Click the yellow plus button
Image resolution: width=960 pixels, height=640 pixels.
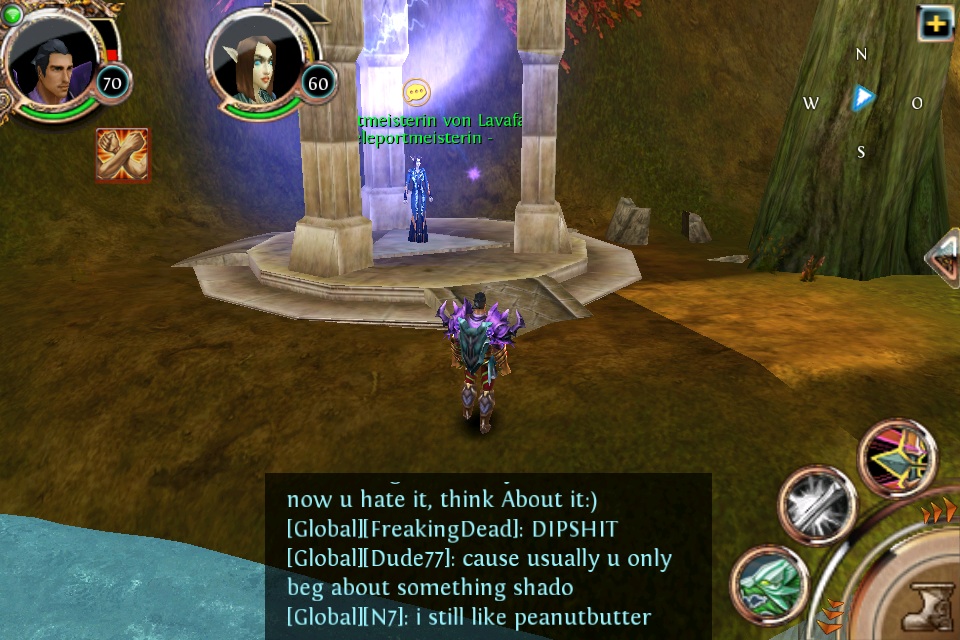click(x=935, y=23)
